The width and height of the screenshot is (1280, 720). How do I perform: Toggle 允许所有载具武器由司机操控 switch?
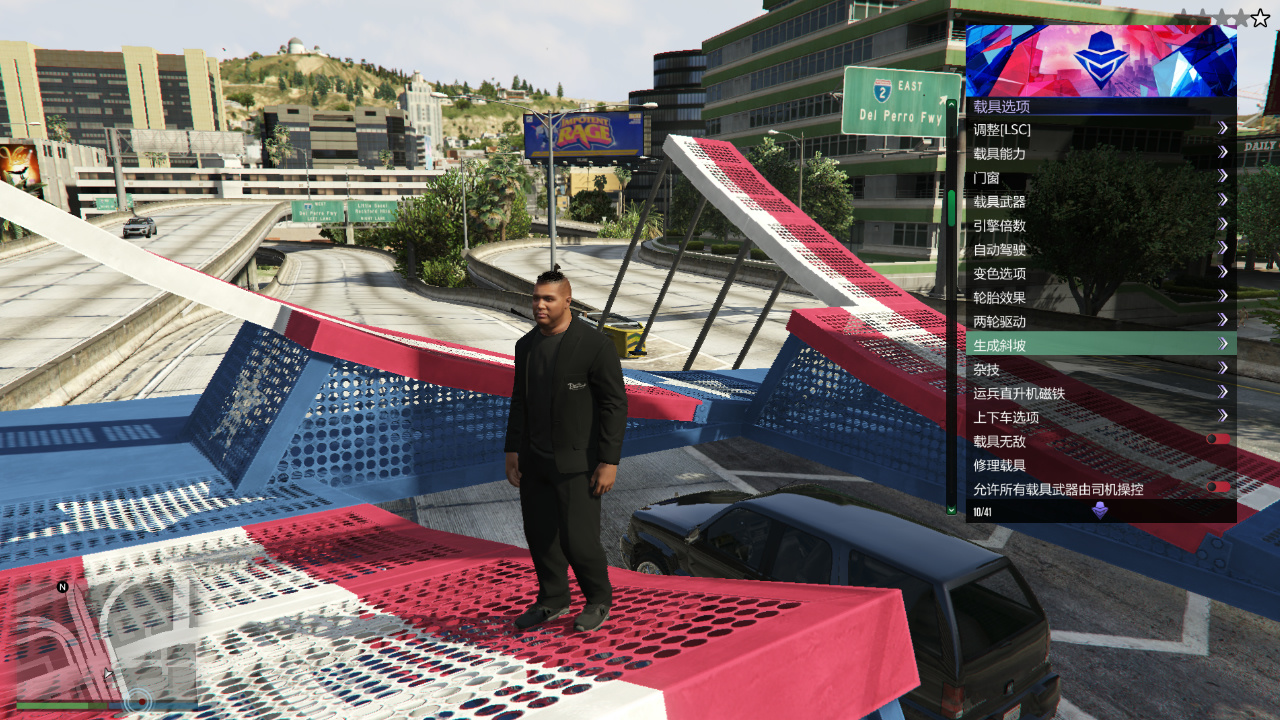[x=1217, y=488]
